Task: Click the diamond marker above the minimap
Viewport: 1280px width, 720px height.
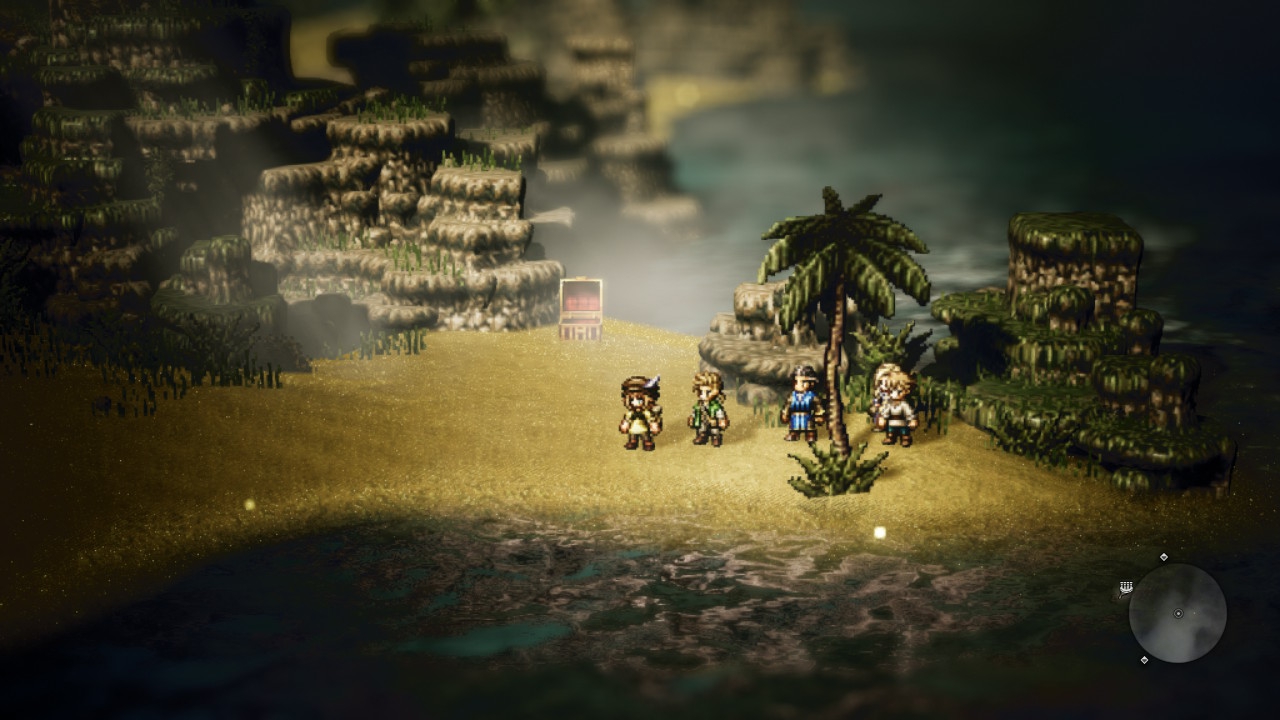Action: 1163,557
